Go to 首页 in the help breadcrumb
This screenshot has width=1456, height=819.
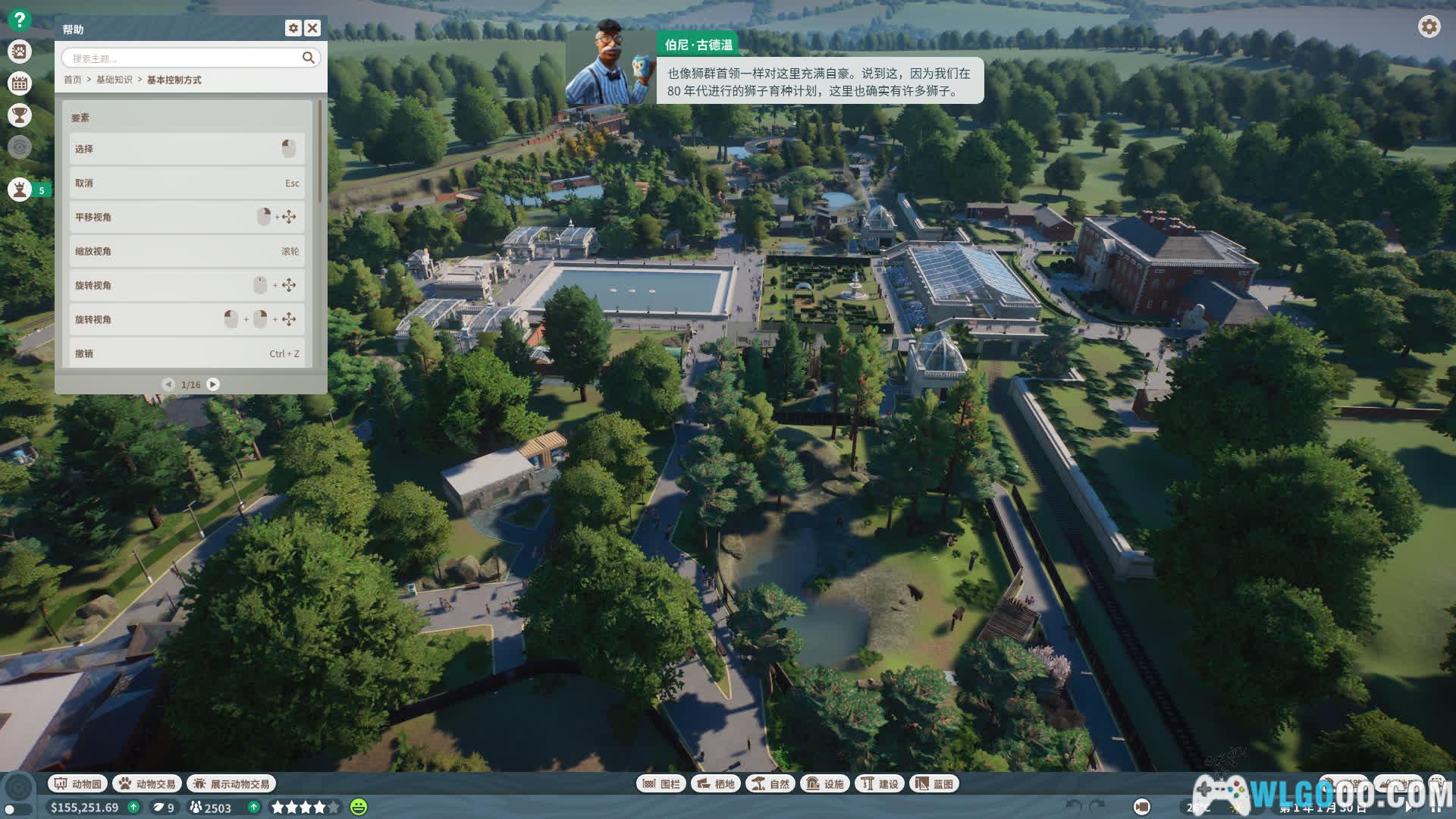pyautogui.click(x=73, y=80)
